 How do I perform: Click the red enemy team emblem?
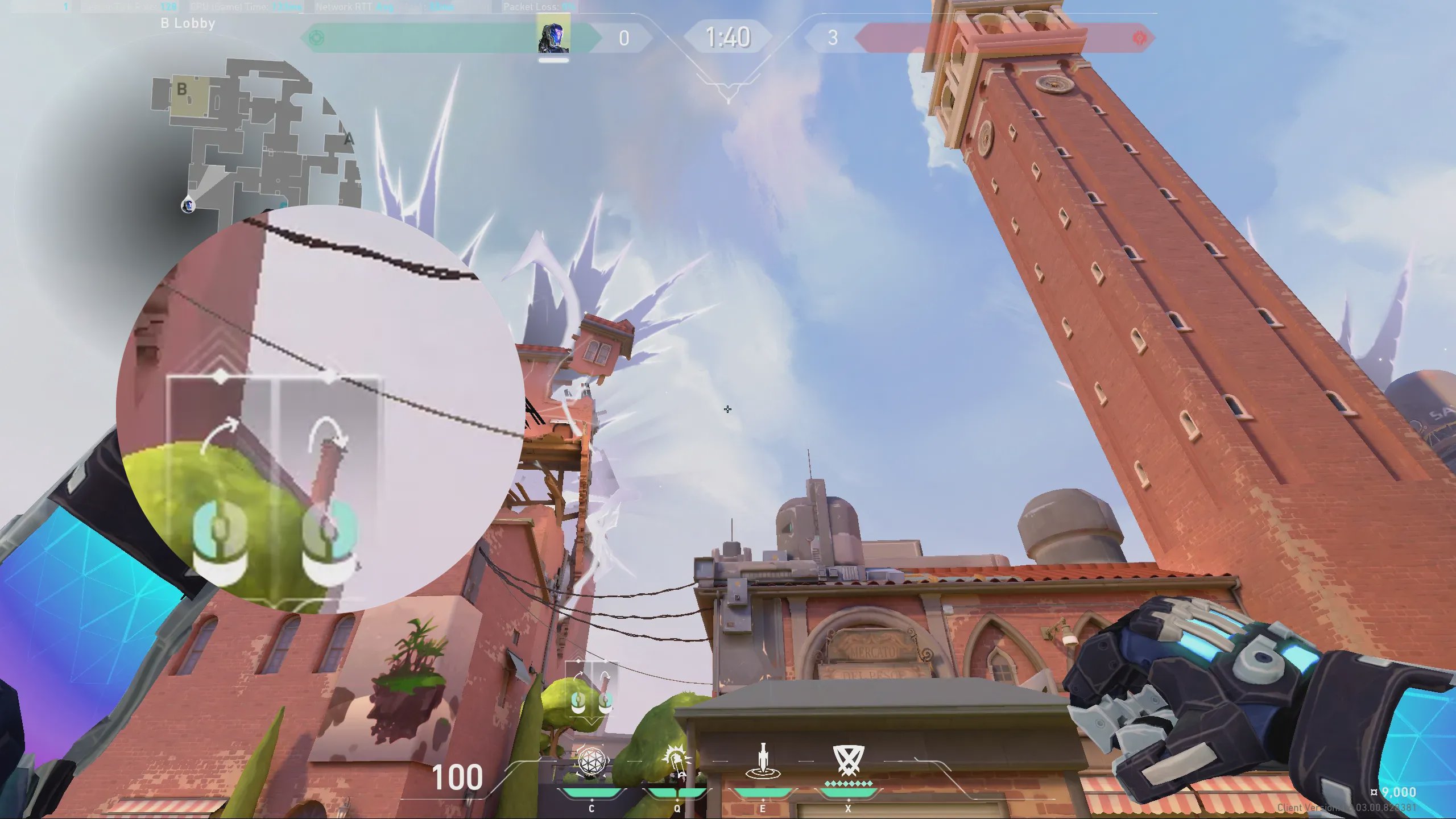1139,38
